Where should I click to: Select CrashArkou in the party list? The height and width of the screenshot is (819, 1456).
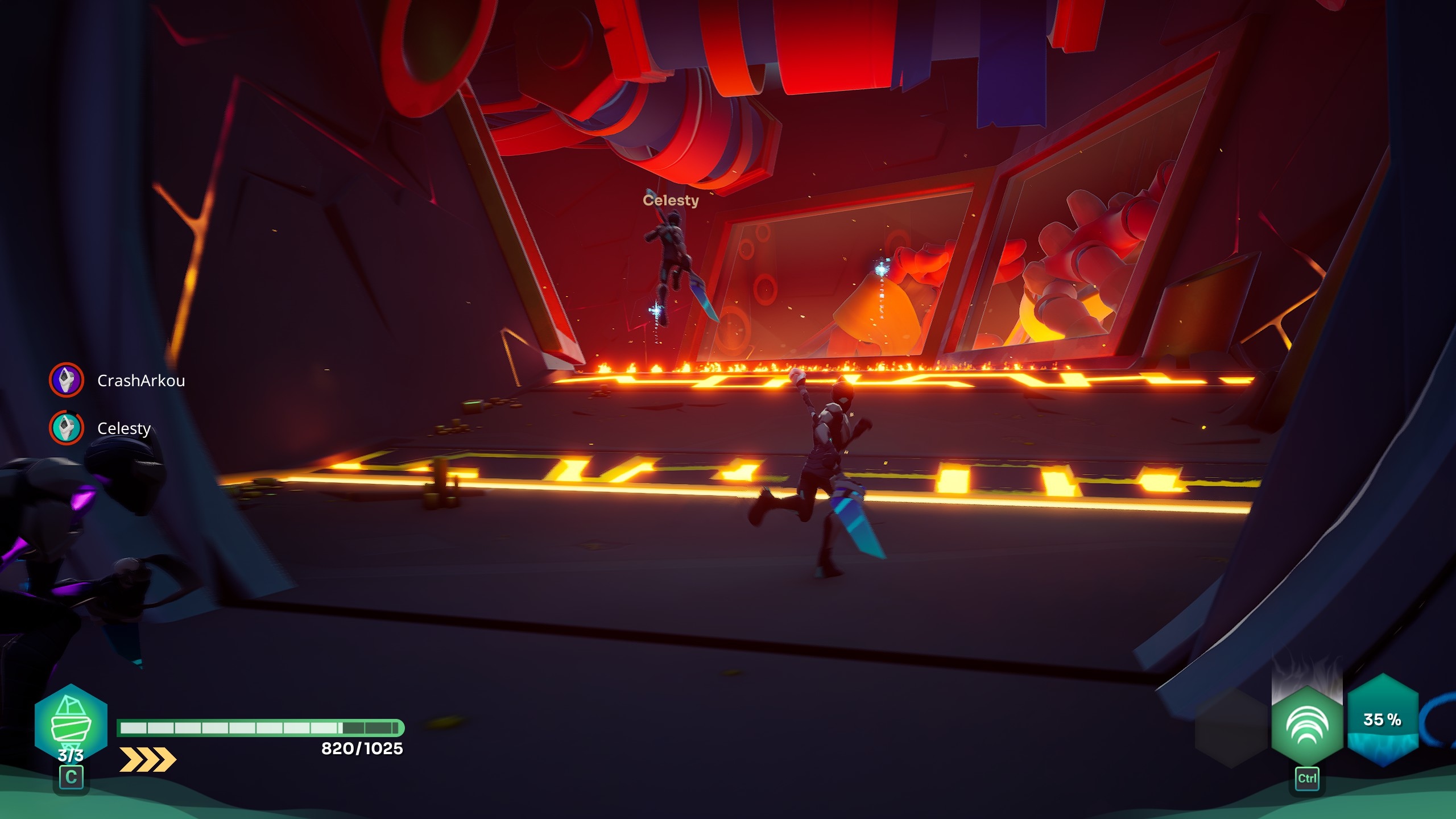coord(140,380)
